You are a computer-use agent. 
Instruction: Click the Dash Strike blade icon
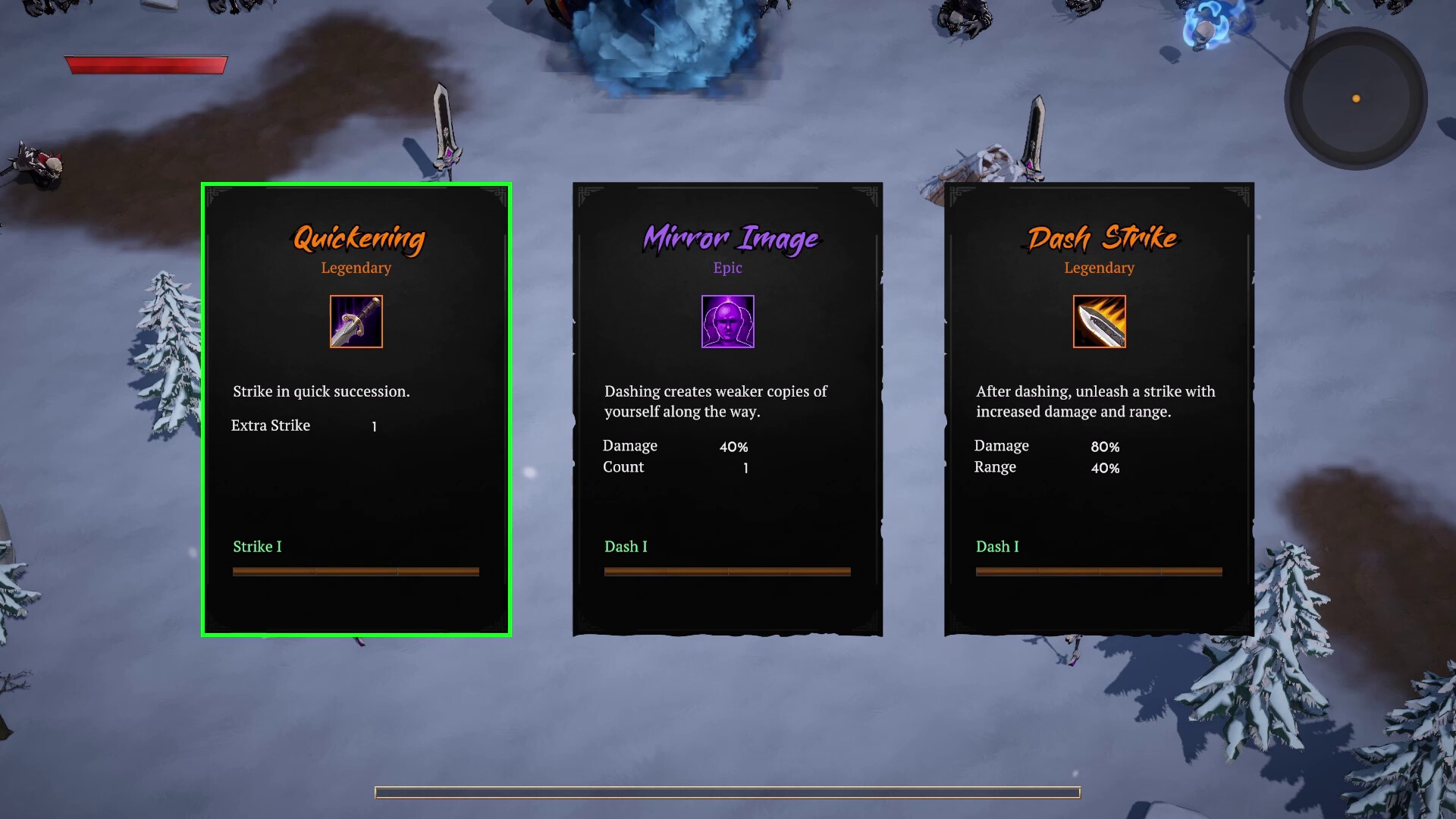pos(1098,322)
